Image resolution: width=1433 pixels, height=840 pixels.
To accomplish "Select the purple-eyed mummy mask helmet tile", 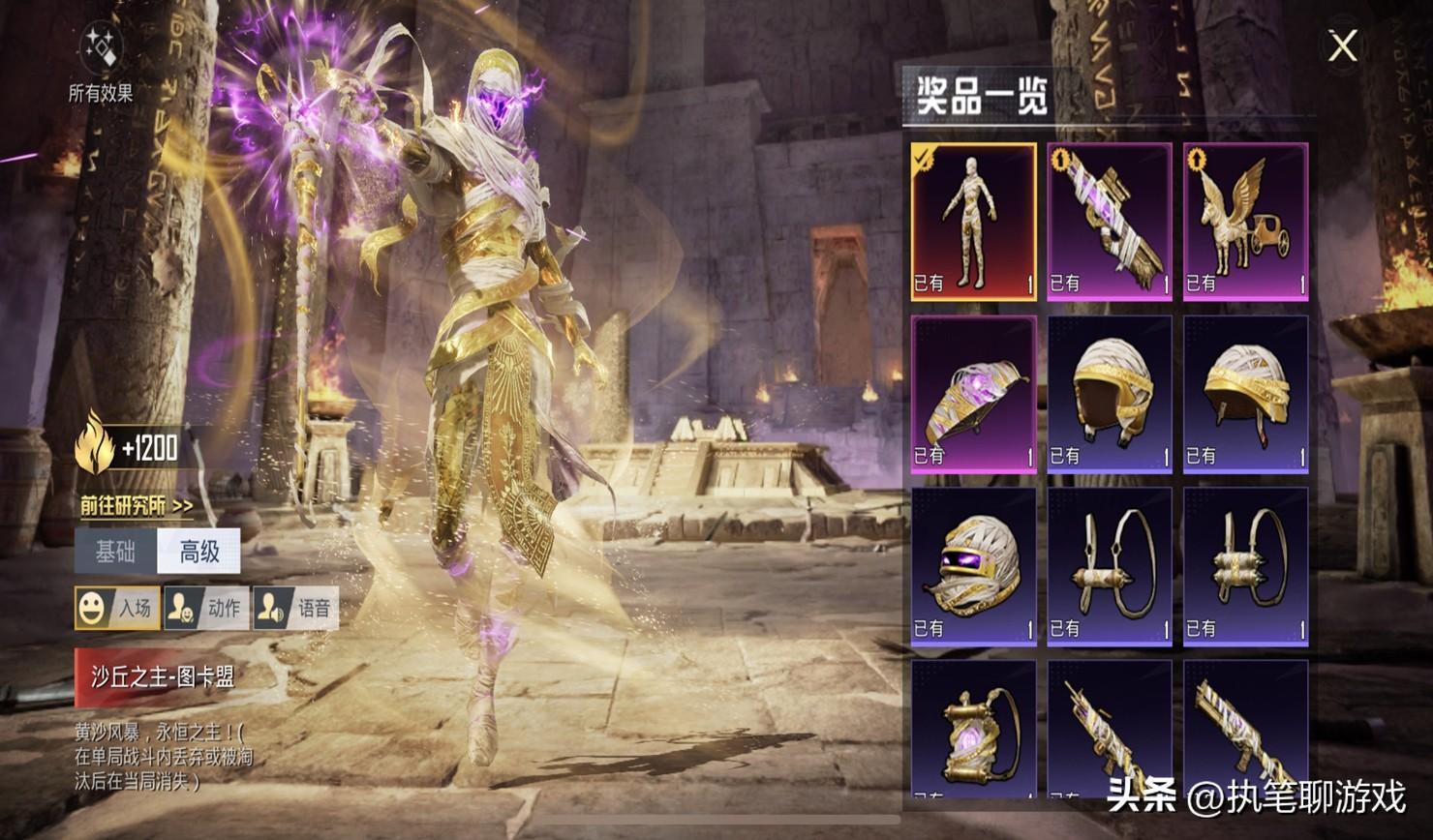I will click(x=973, y=566).
